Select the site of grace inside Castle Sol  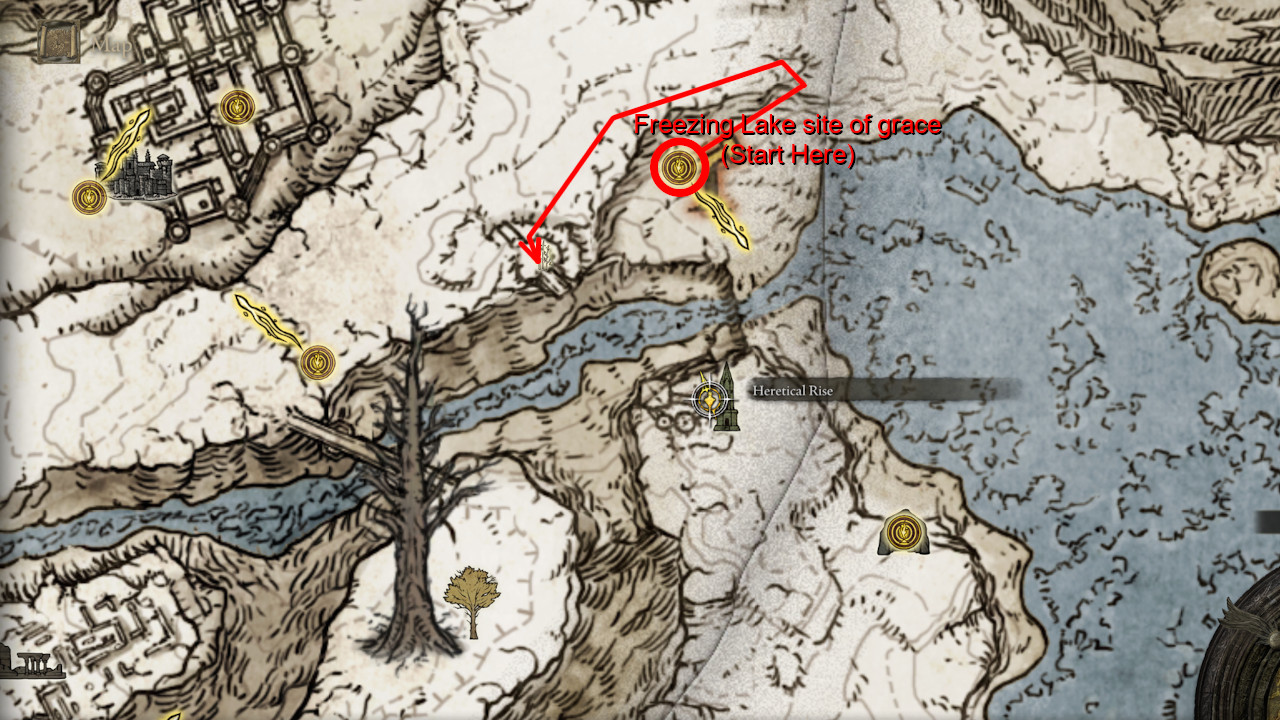click(x=236, y=107)
